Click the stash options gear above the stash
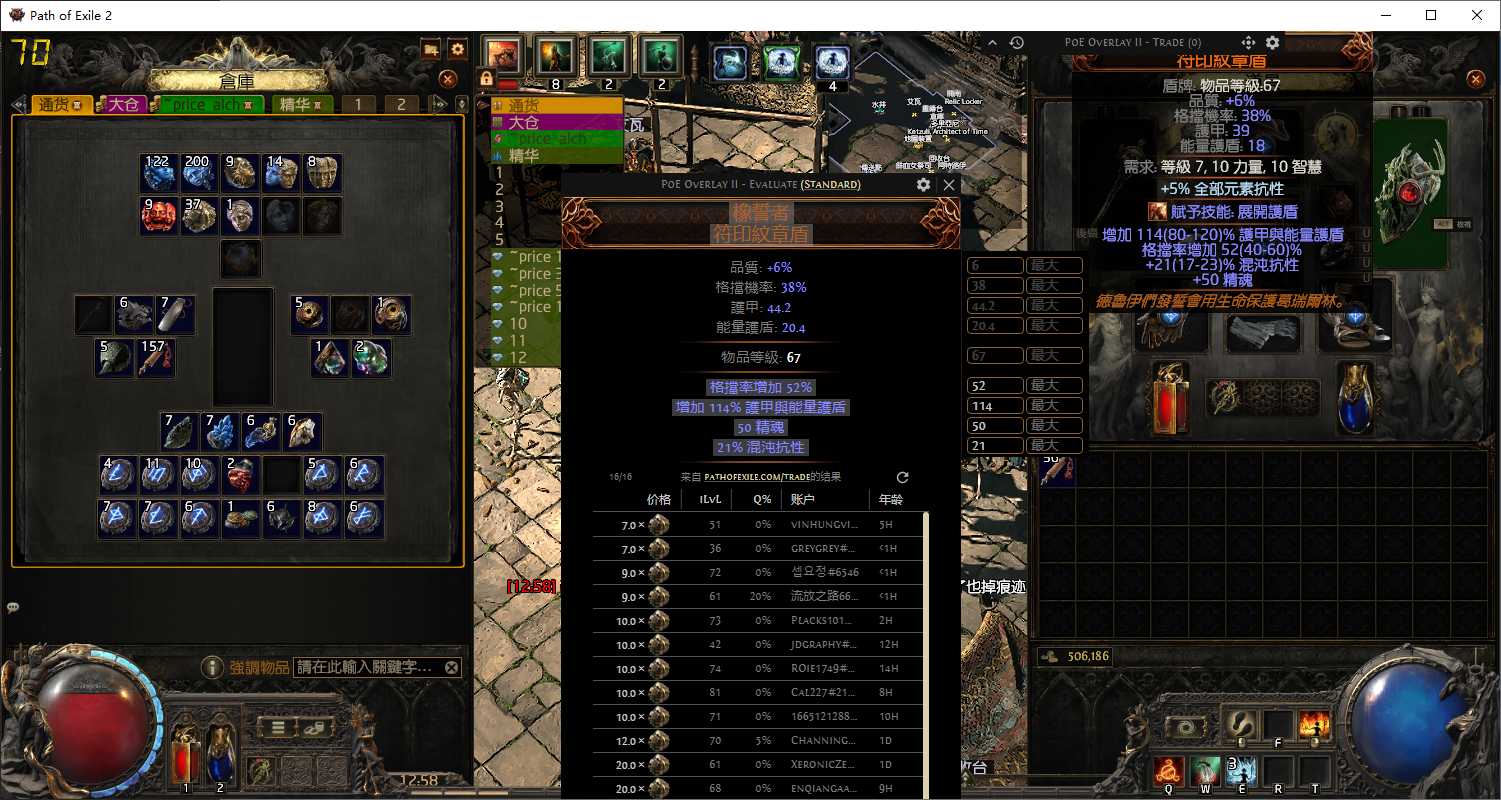Screen dimensions: 1501x800 tap(458, 47)
